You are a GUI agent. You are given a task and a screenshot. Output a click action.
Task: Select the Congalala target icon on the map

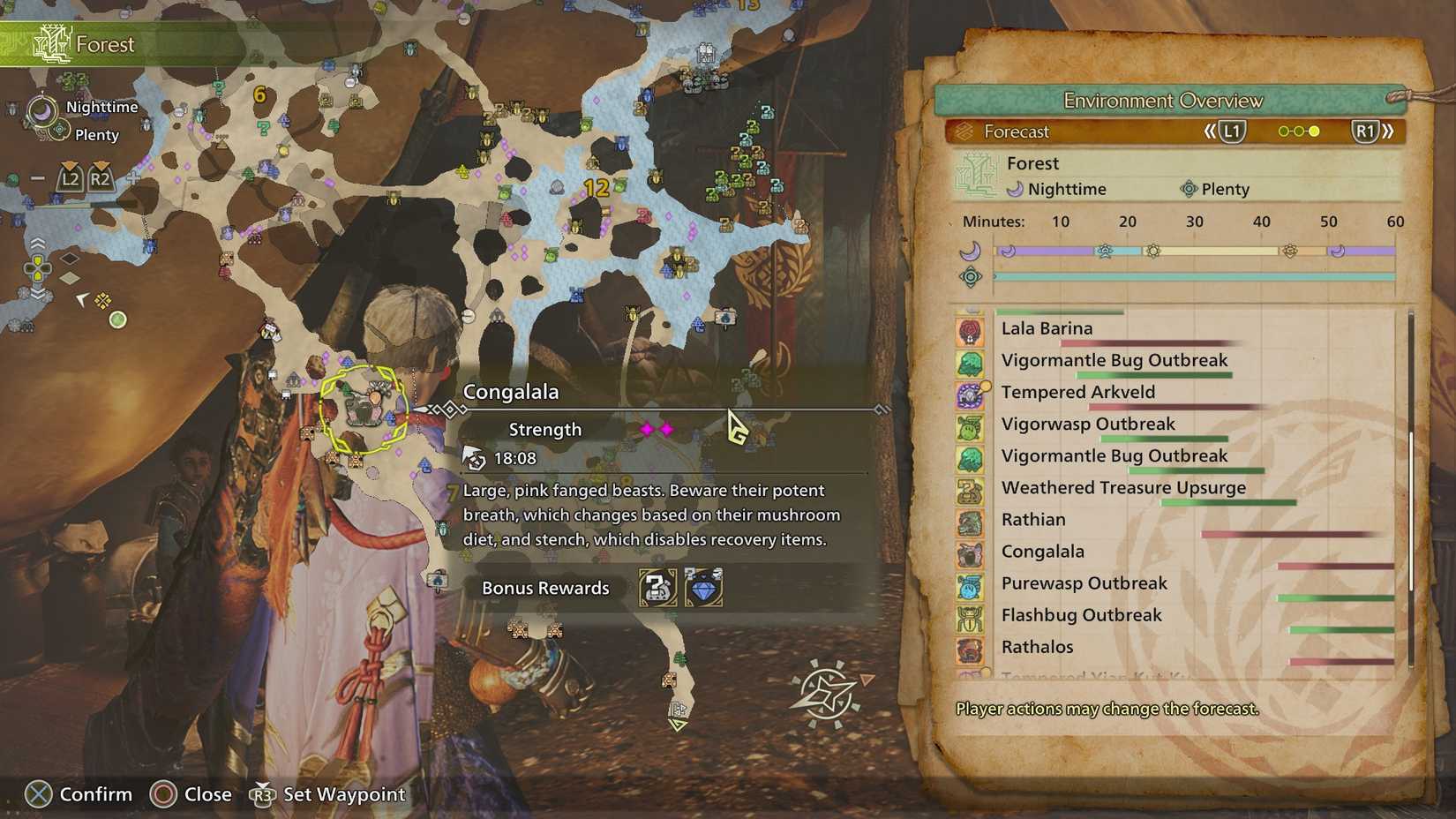click(x=366, y=406)
